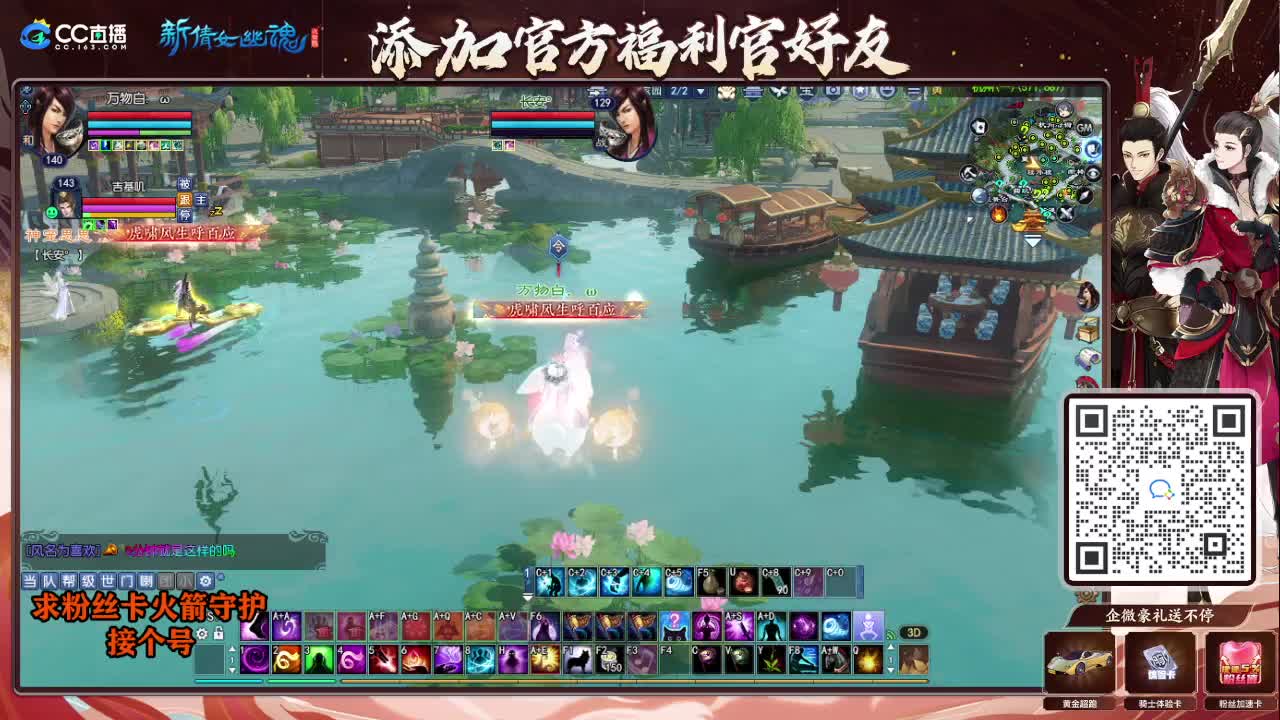This screenshot has height=720, width=1280.
Task: Click the star shield icon in top menu
Action: tap(861, 91)
